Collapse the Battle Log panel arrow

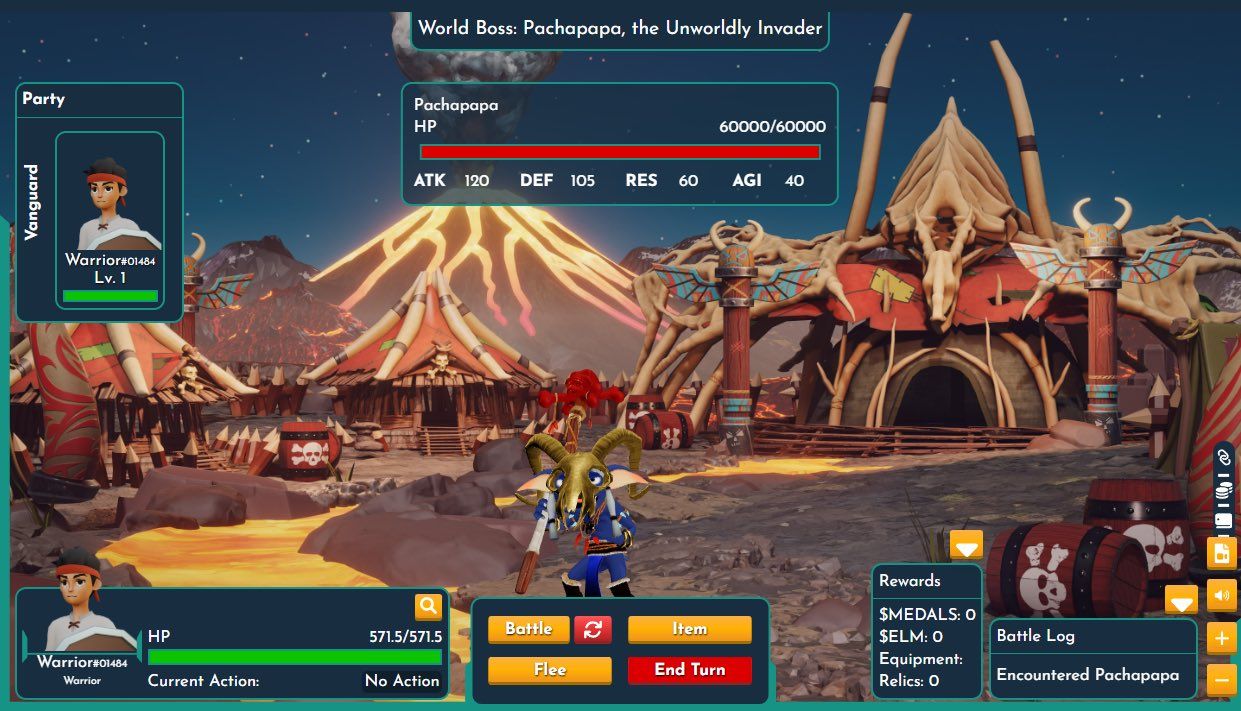click(x=1181, y=600)
